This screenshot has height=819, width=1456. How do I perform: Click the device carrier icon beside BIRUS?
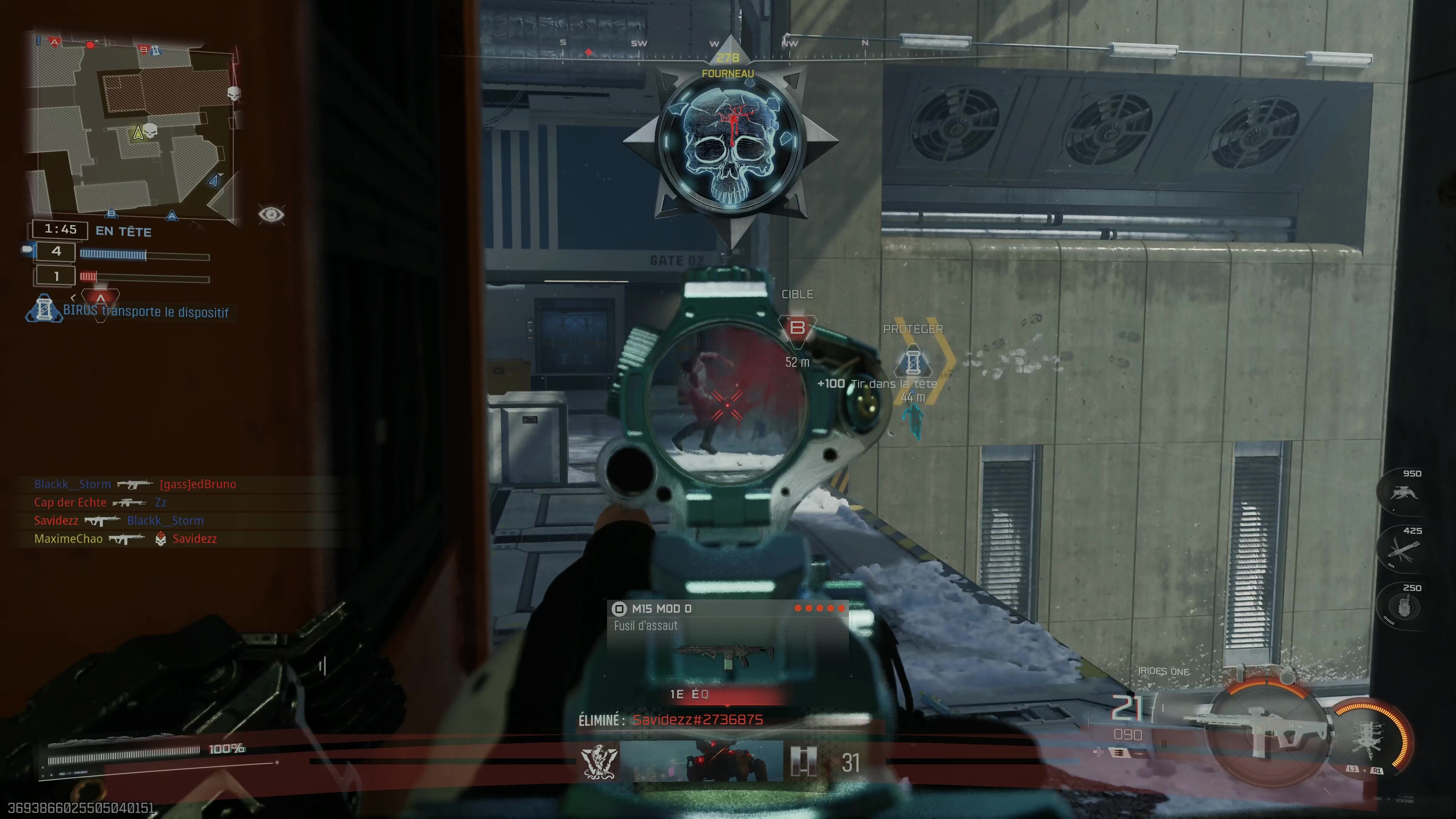click(x=44, y=309)
